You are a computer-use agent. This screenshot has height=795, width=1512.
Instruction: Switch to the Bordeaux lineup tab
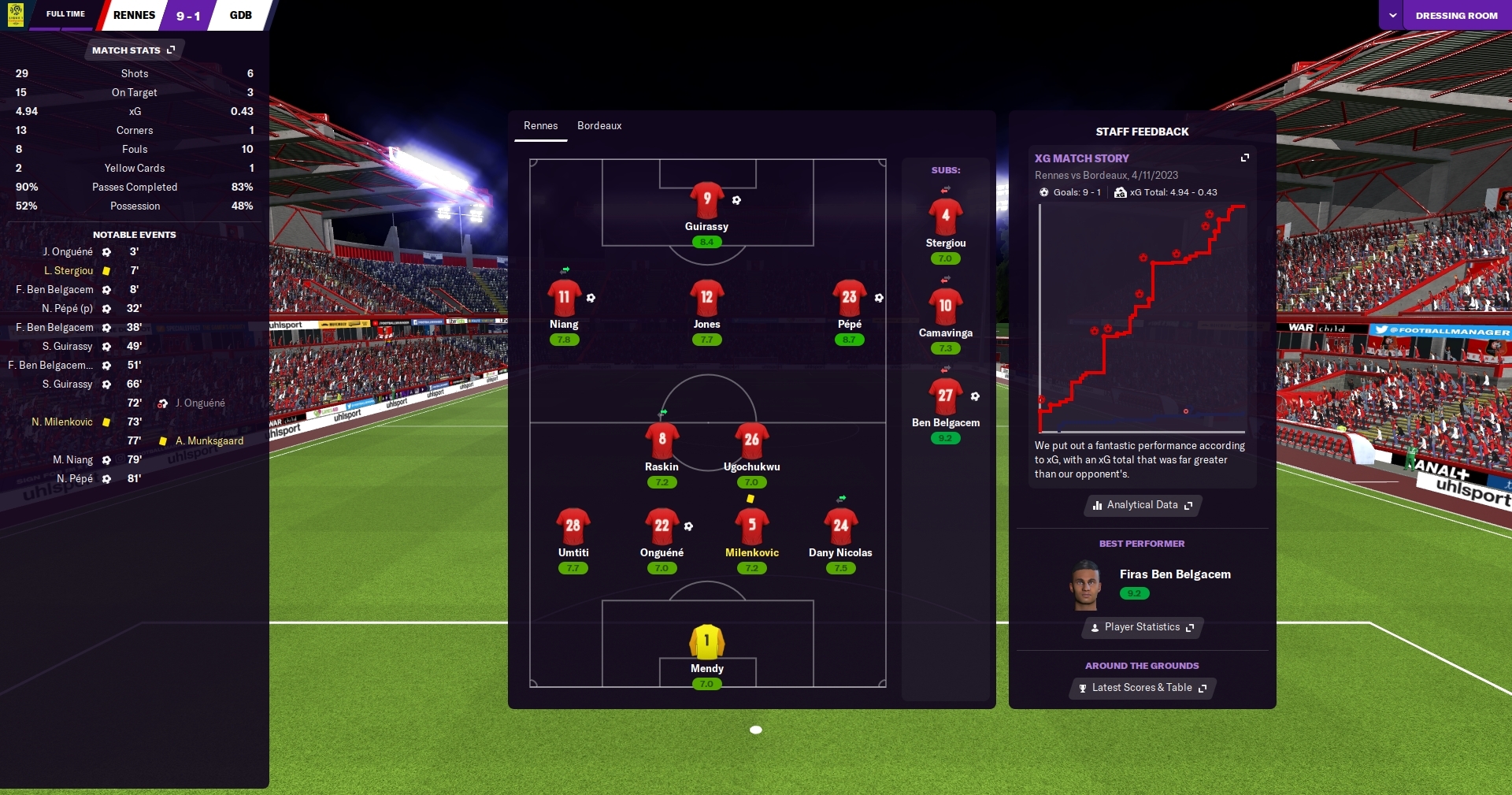click(x=599, y=126)
